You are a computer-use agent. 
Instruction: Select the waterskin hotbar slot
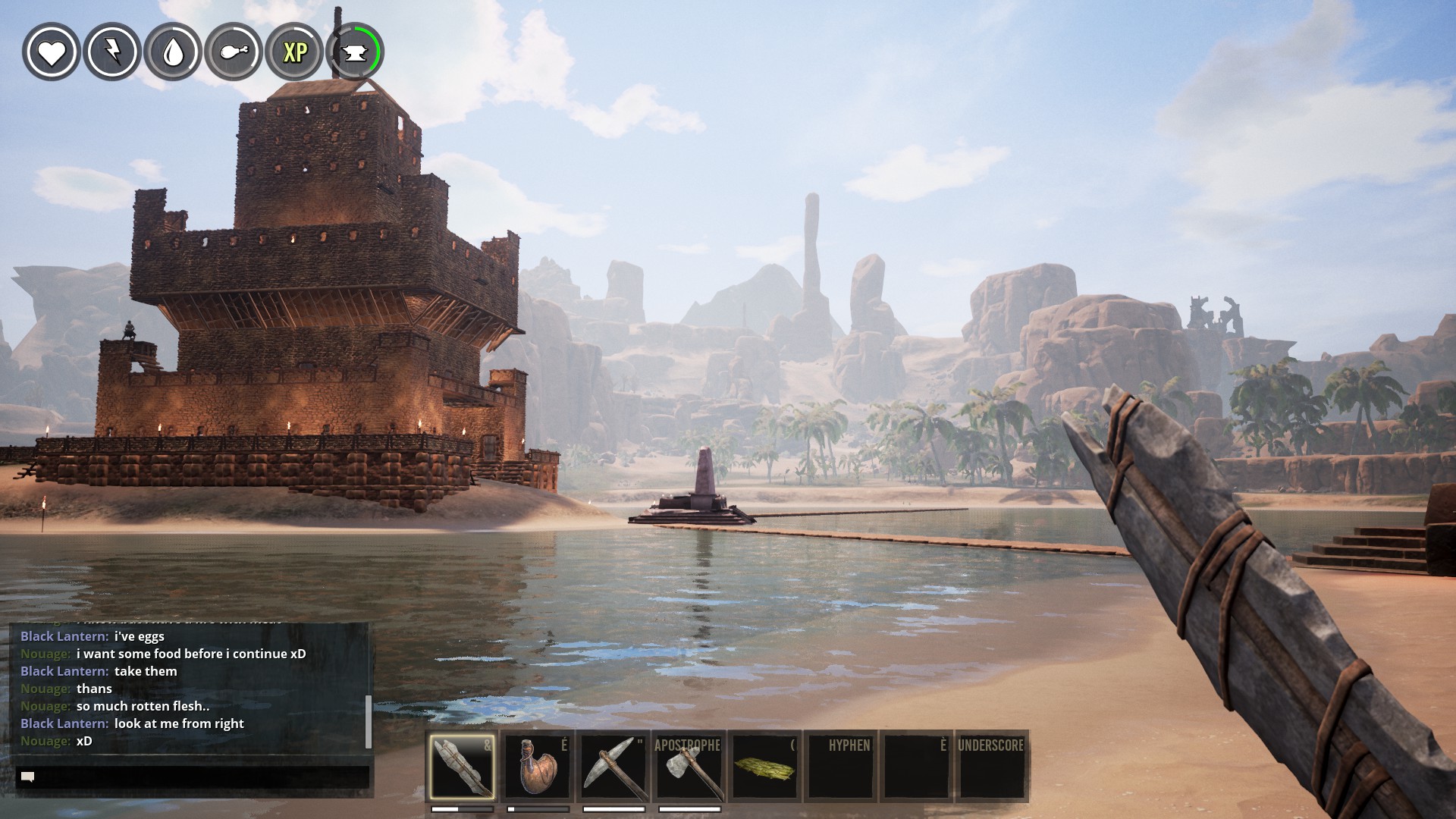[538, 767]
